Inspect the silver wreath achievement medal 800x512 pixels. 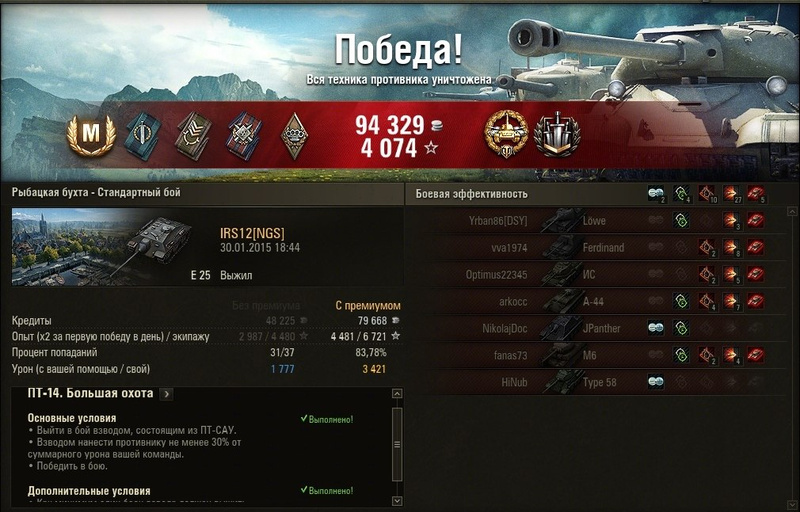click(556, 135)
